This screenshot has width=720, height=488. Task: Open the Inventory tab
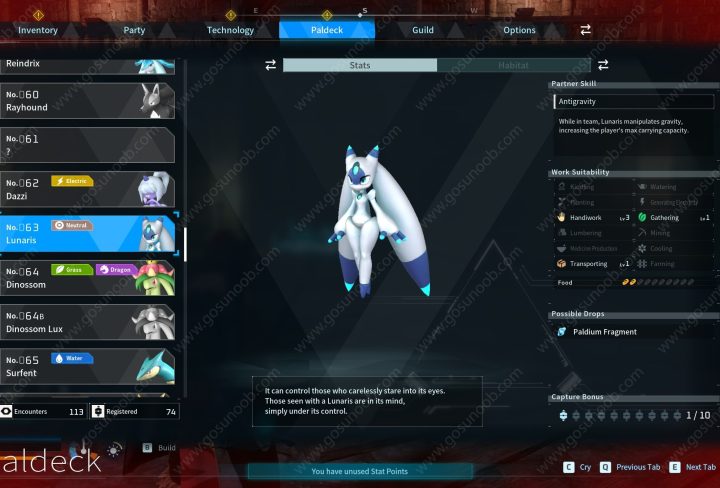coord(38,30)
